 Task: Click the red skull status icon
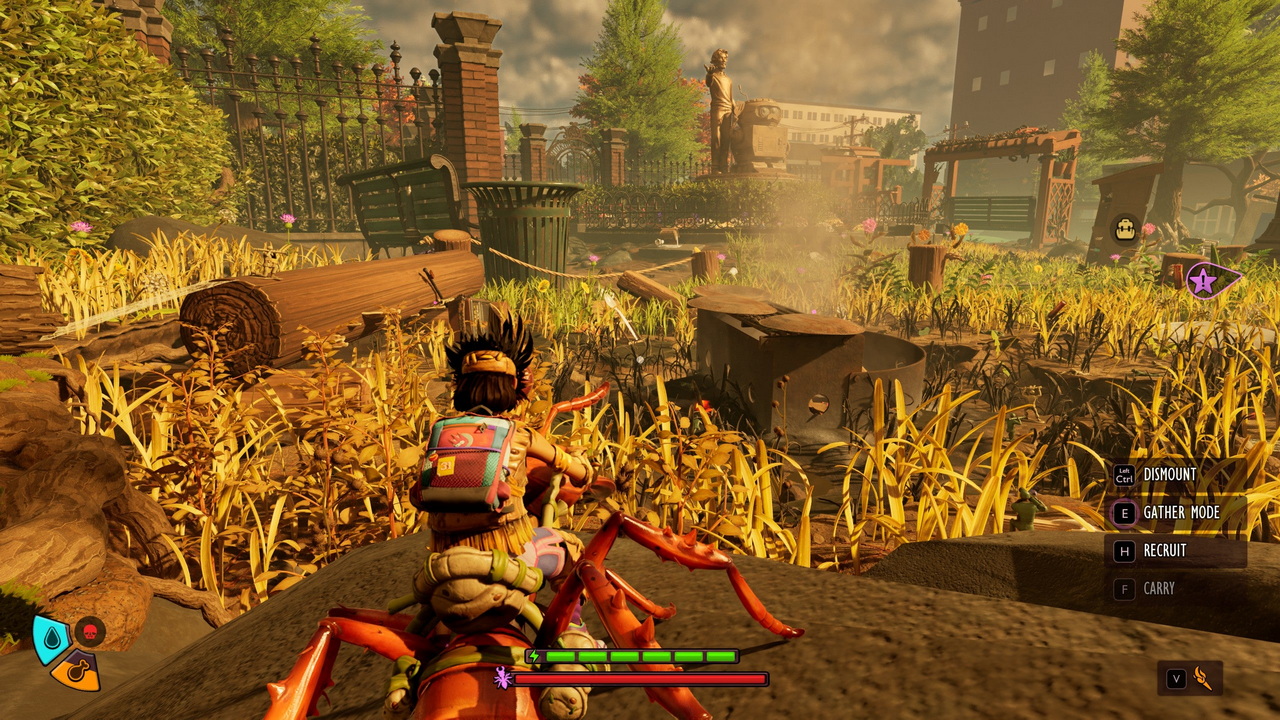click(90, 632)
